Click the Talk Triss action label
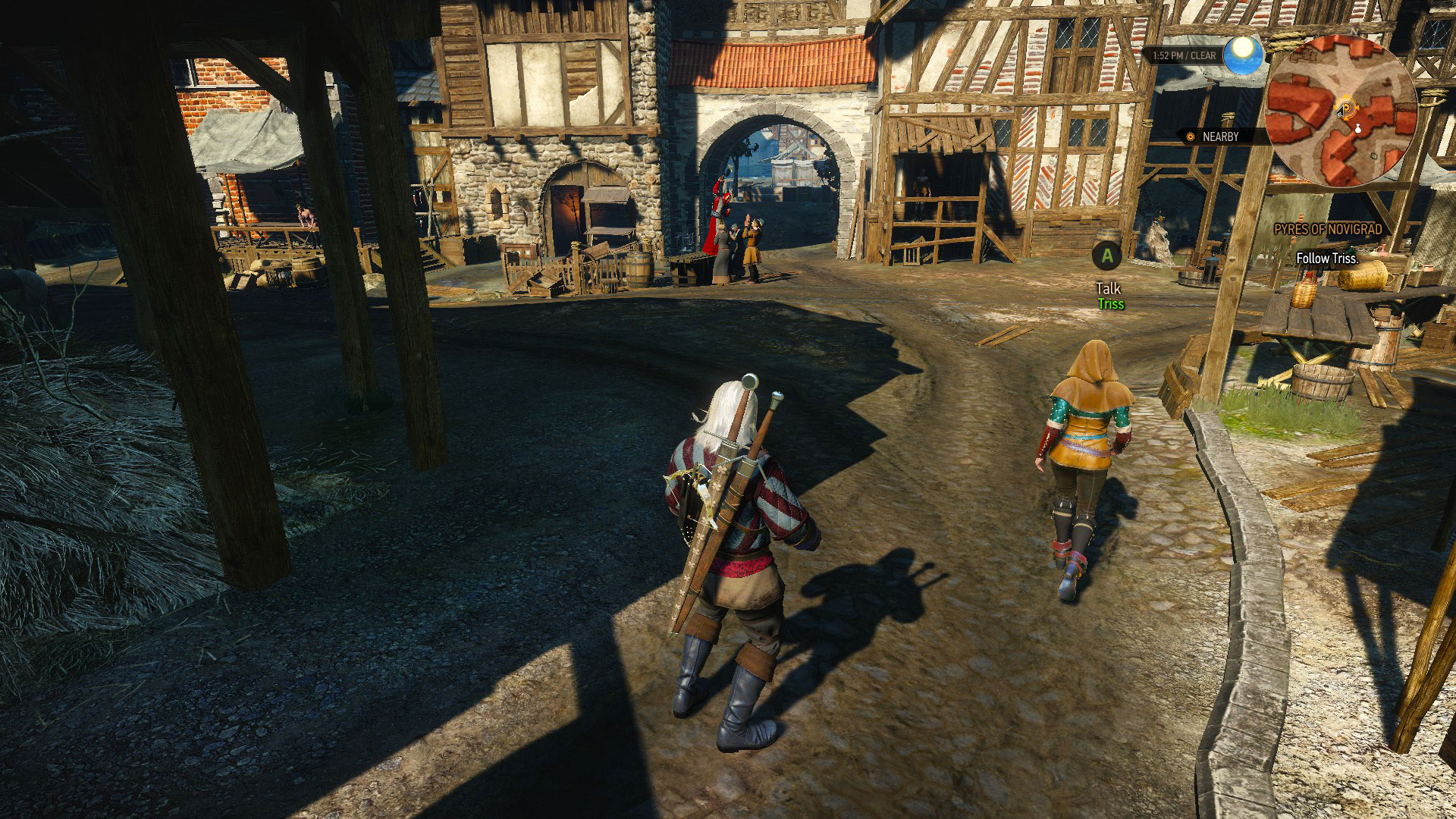The width and height of the screenshot is (1456, 819). point(1107,296)
